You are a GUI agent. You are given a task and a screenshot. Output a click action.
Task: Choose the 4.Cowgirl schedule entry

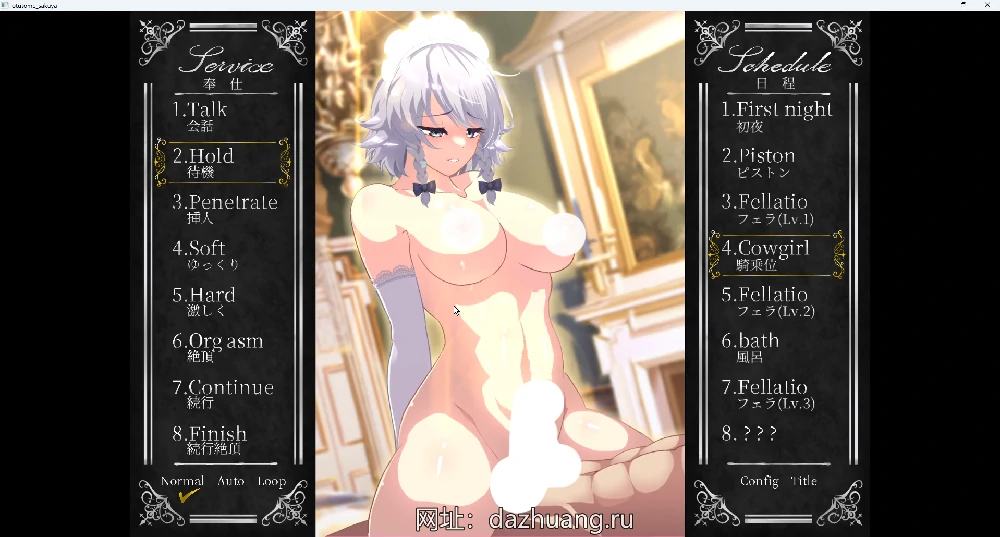(766, 254)
